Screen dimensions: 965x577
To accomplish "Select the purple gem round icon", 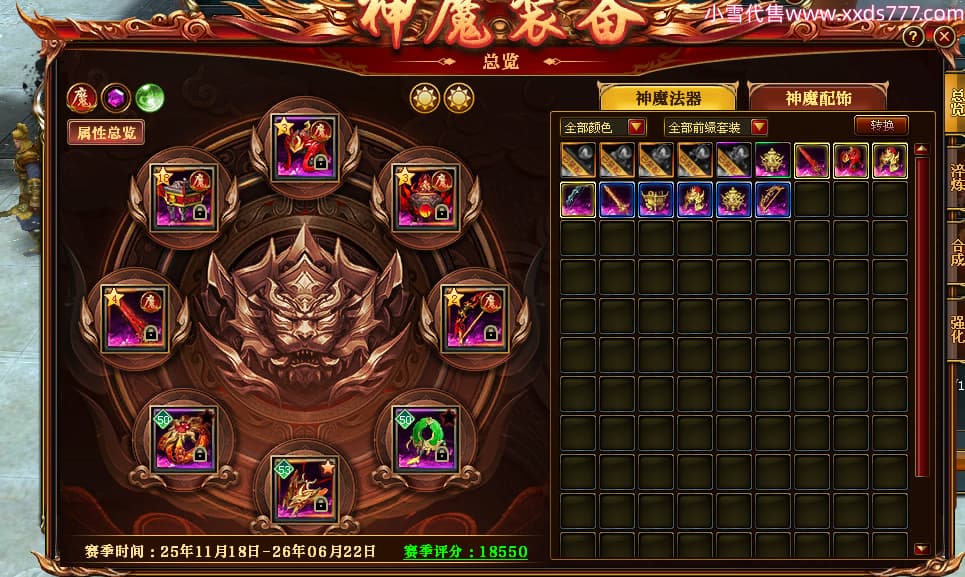I will [115, 98].
